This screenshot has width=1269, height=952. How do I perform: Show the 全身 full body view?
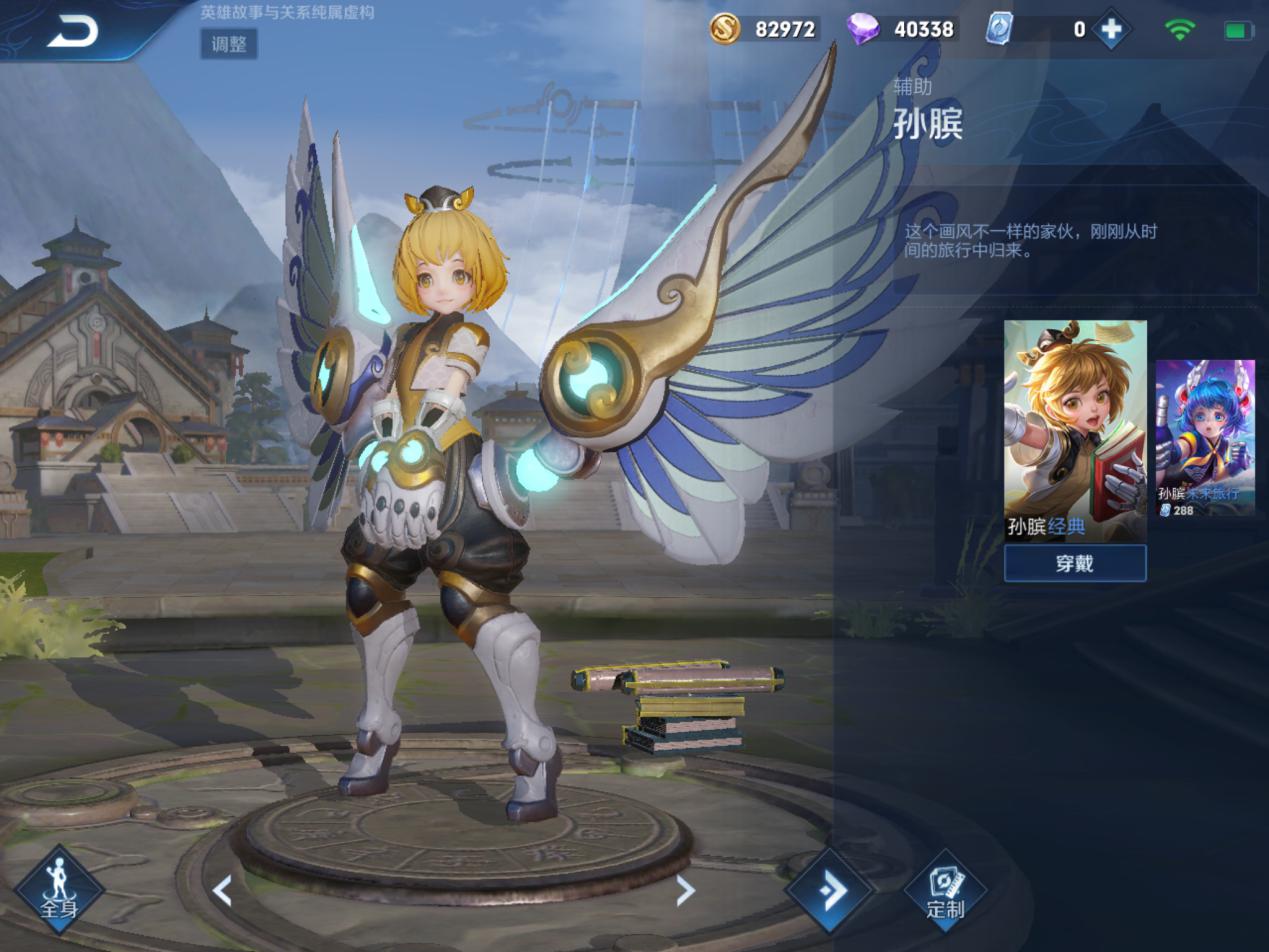pos(59,888)
